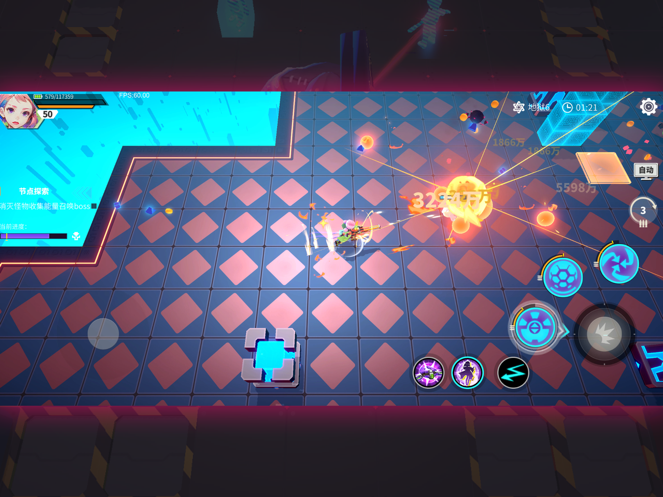Tap the pink-haired character portrait
Screen dimensions: 663x497
18,110
